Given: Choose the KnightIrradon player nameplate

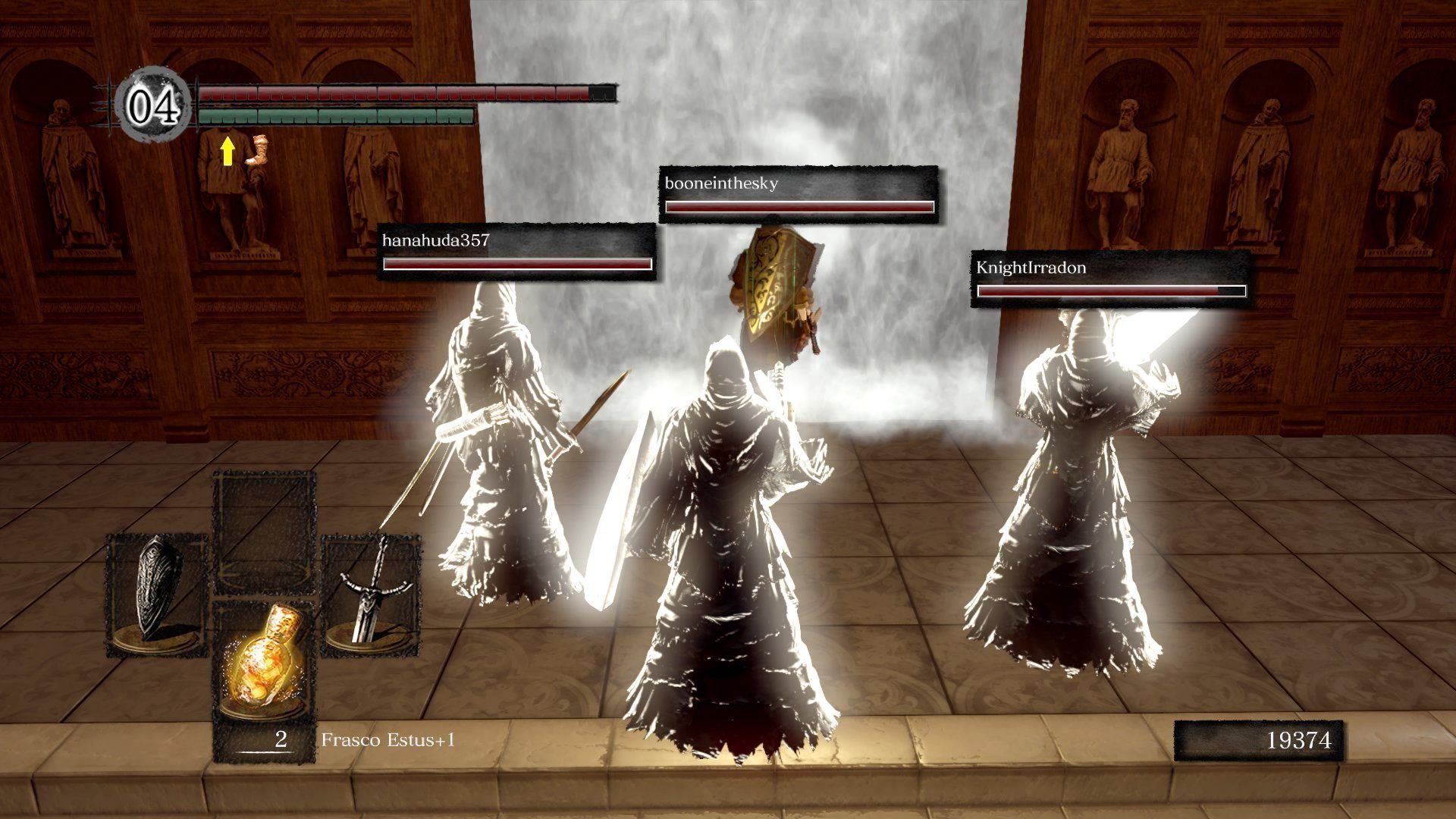Looking at the screenshot, I should point(1110,279).
